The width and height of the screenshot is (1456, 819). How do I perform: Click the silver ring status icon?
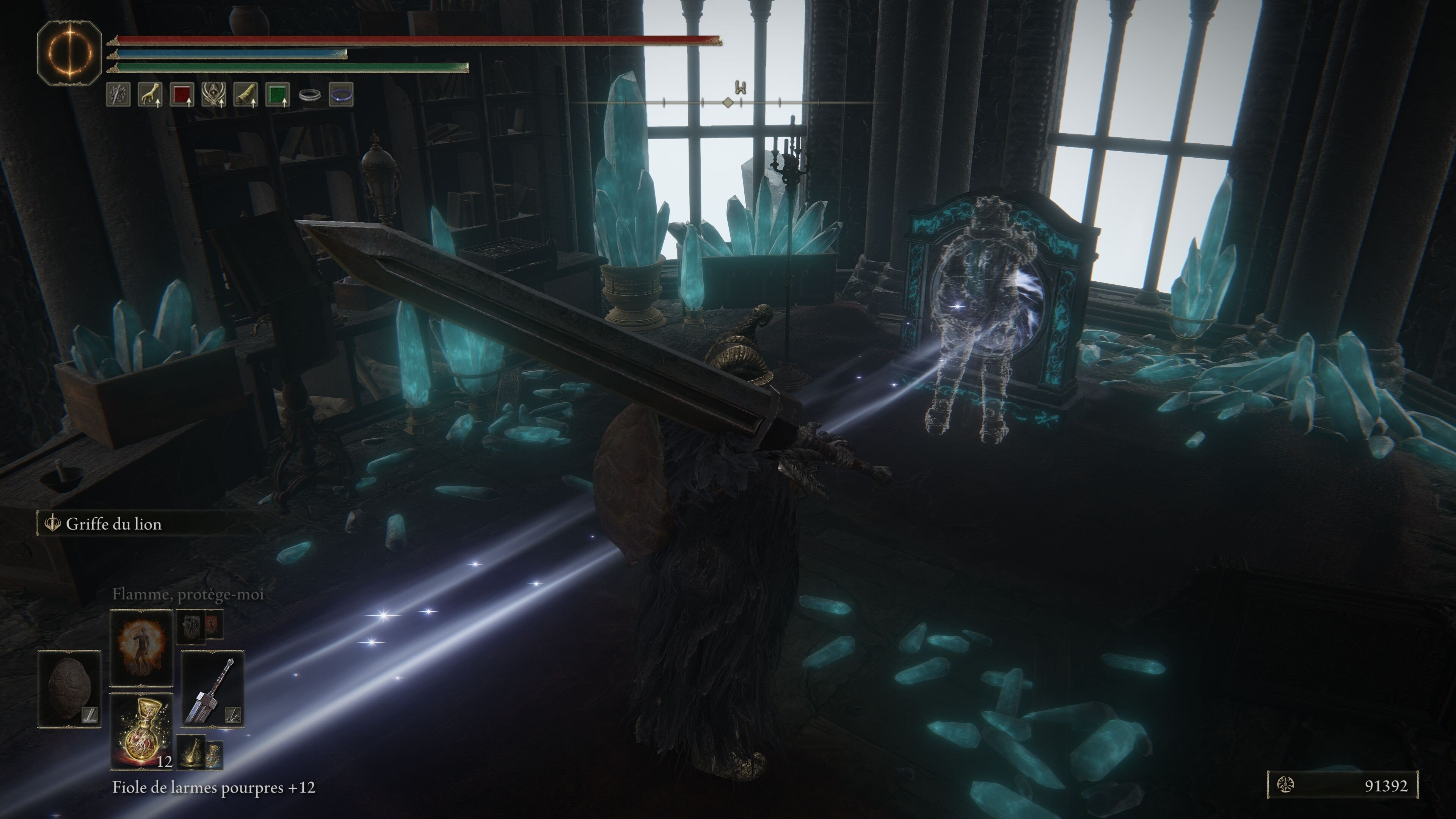(310, 95)
